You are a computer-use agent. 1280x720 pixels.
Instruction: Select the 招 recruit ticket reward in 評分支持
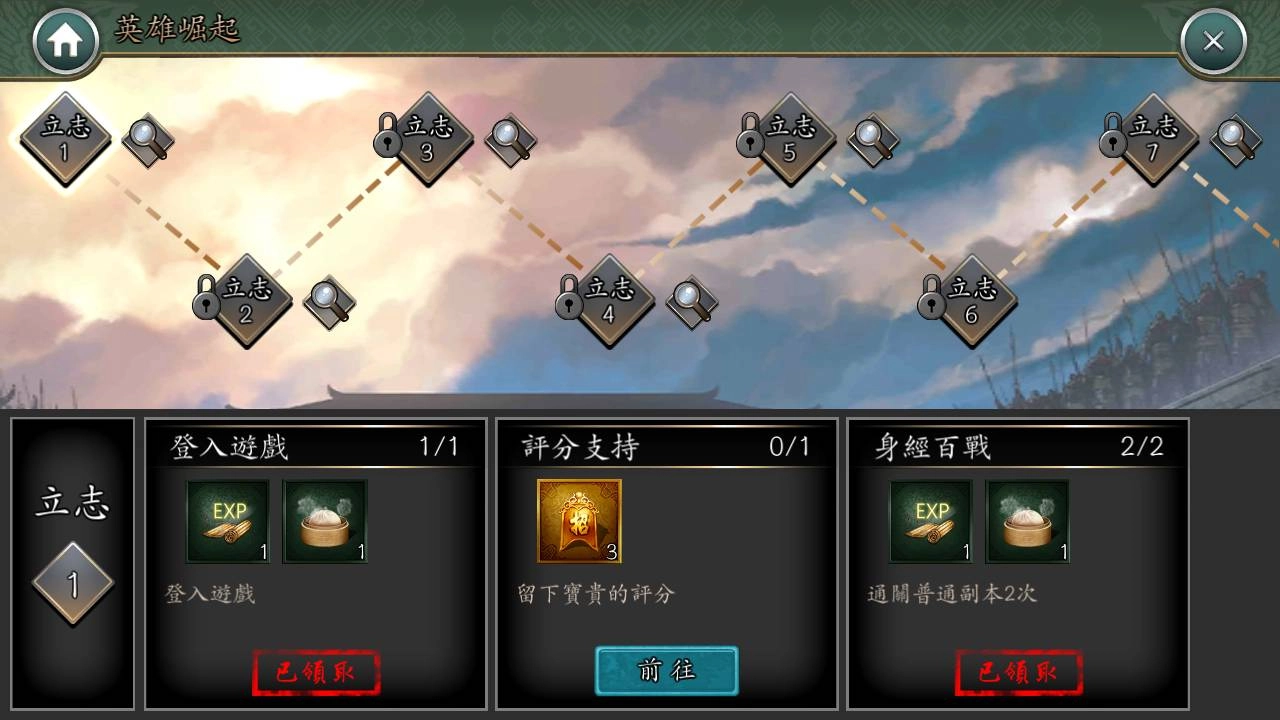(578, 520)
